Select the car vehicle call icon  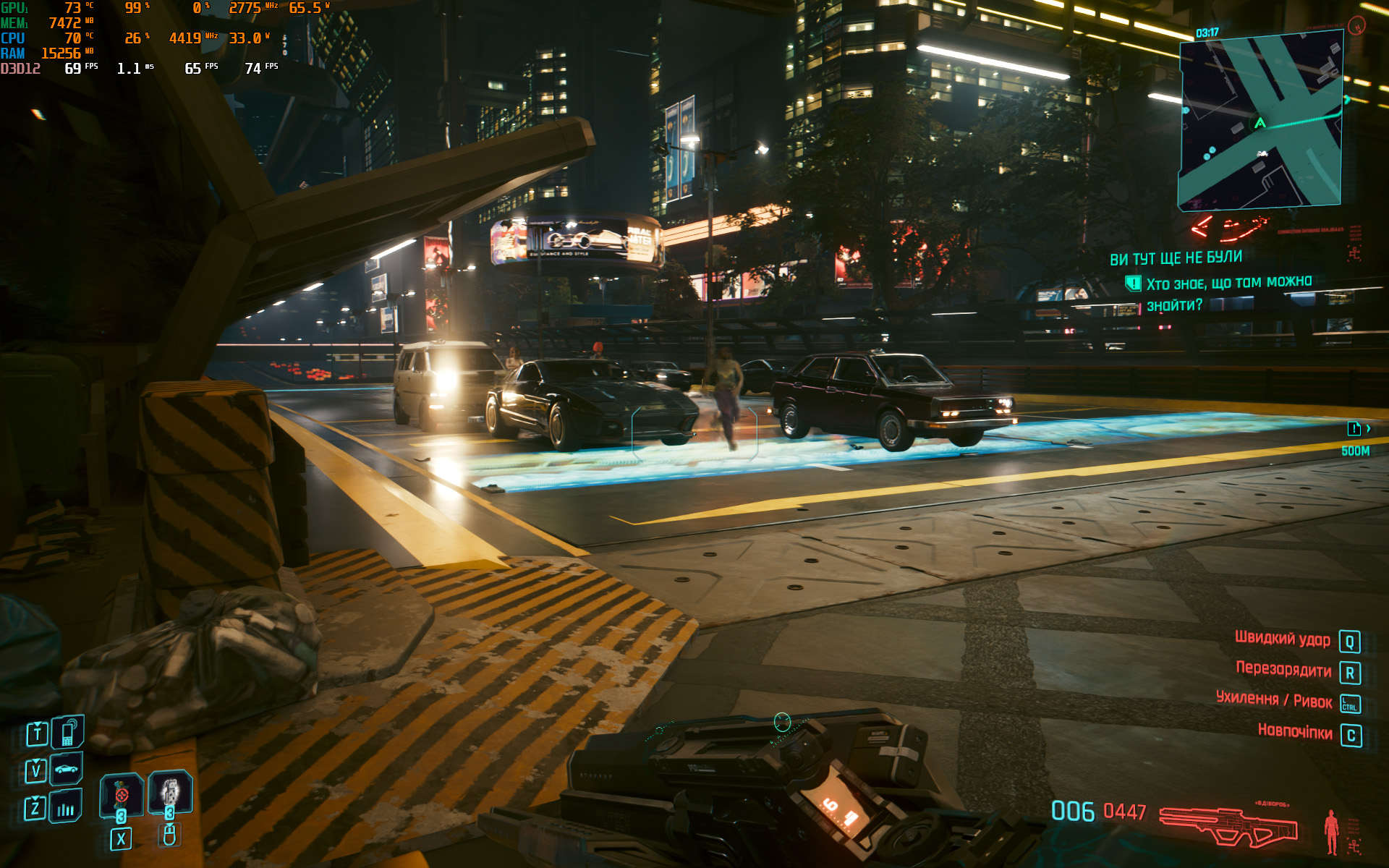[x=67, y=769]
